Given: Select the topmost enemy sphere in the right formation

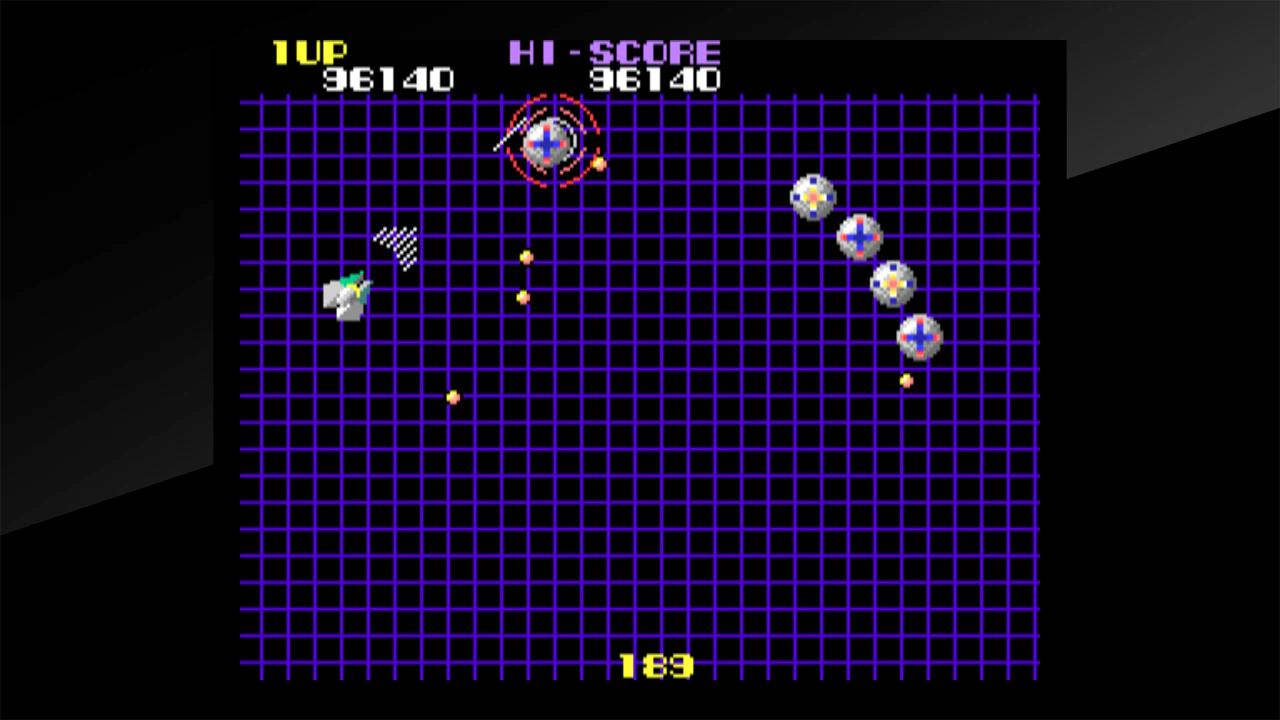Looking at the screenshot, I should (x=813, y=198).
